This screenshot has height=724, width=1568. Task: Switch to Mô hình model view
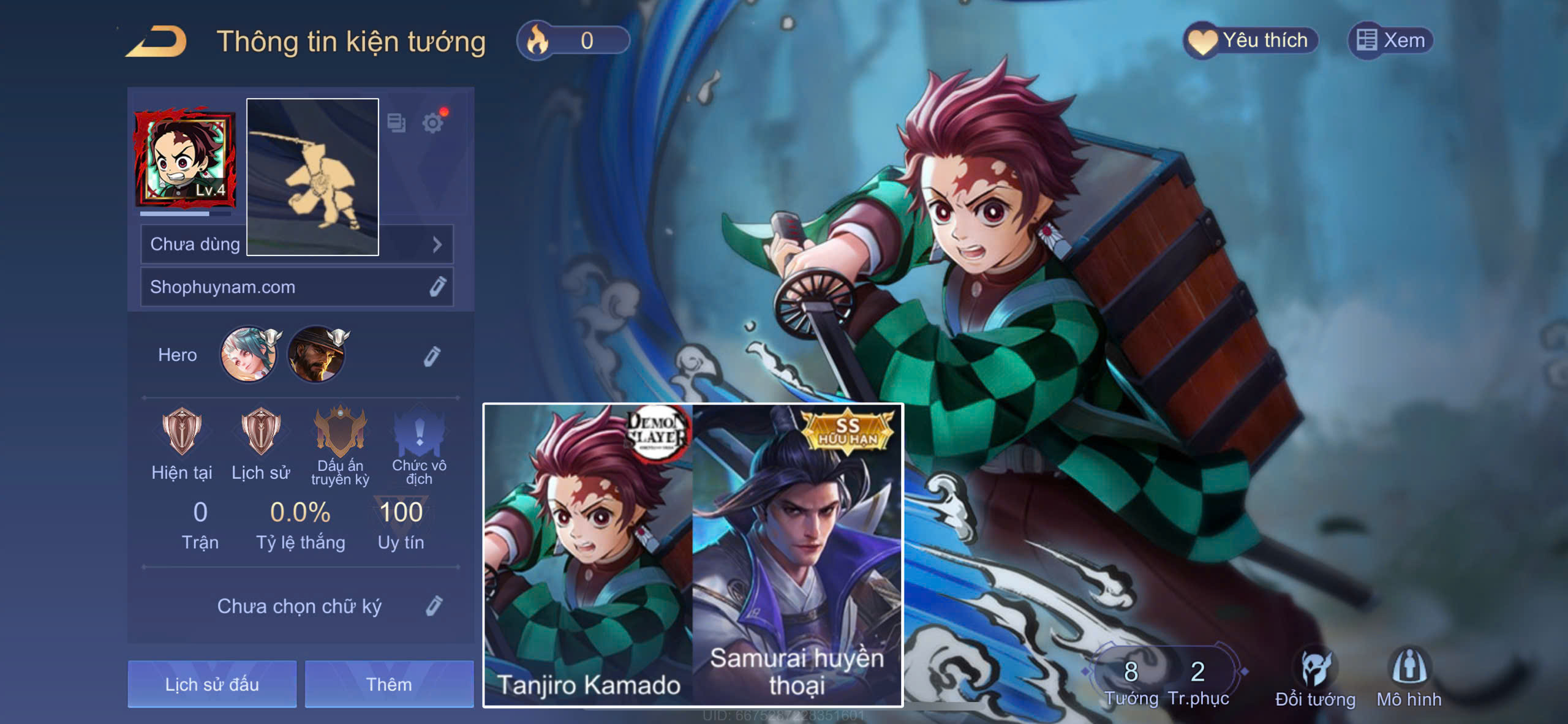coord(1409,679)
